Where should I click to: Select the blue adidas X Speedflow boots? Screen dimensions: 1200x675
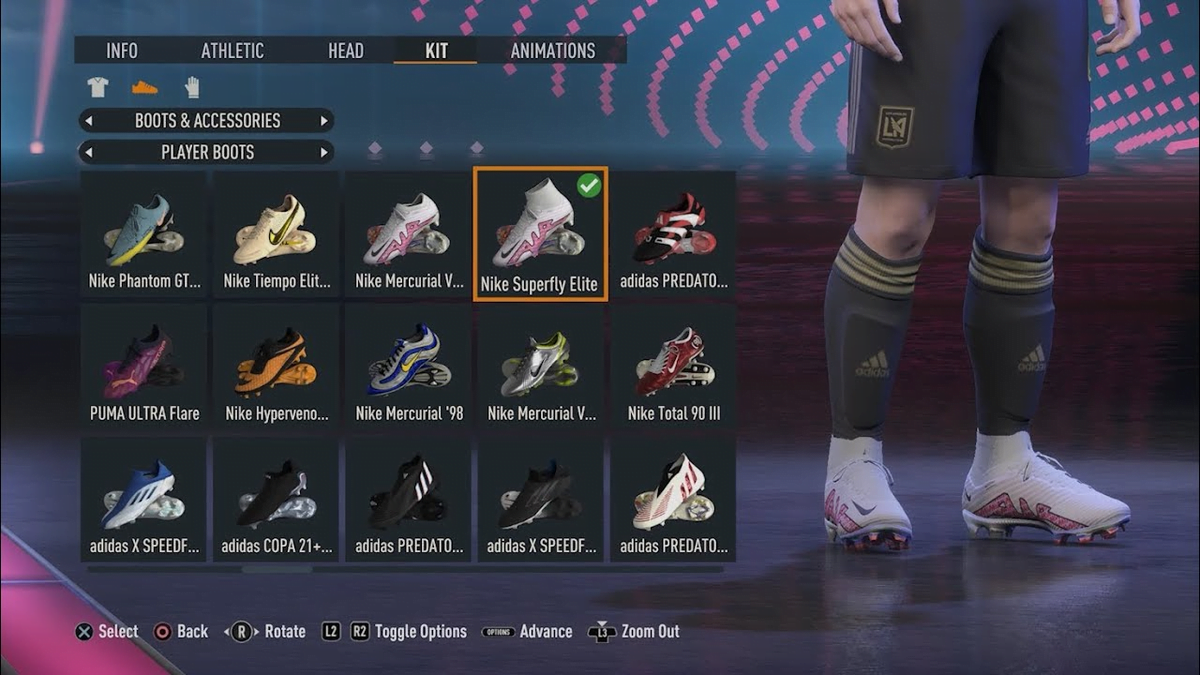point(144,500)
